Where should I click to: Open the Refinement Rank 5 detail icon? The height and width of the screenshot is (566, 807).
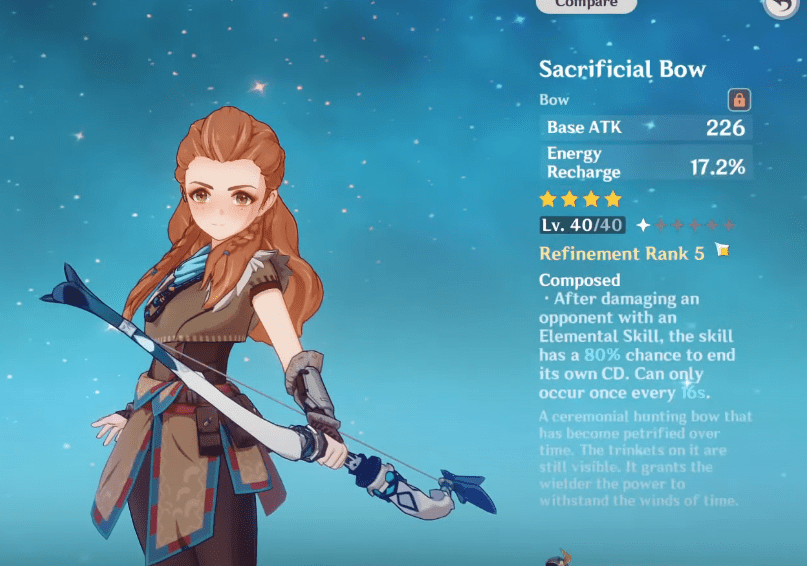[x=722, y=250]
